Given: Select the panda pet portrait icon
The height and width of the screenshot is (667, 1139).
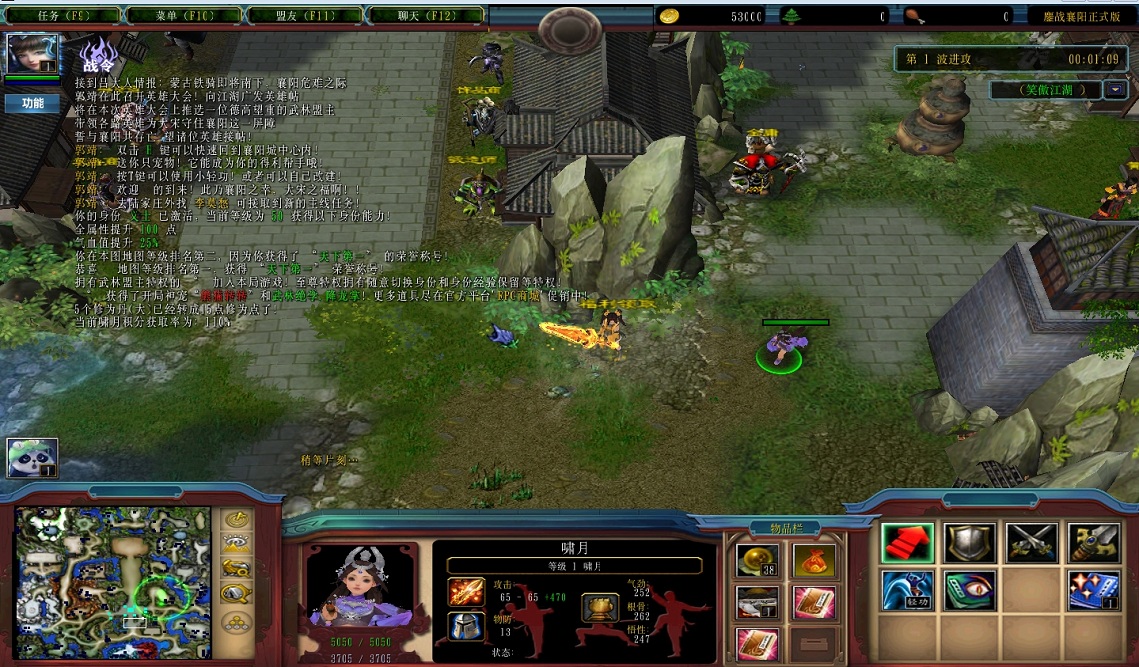Looking at the screenshot, I should point(32,458).
